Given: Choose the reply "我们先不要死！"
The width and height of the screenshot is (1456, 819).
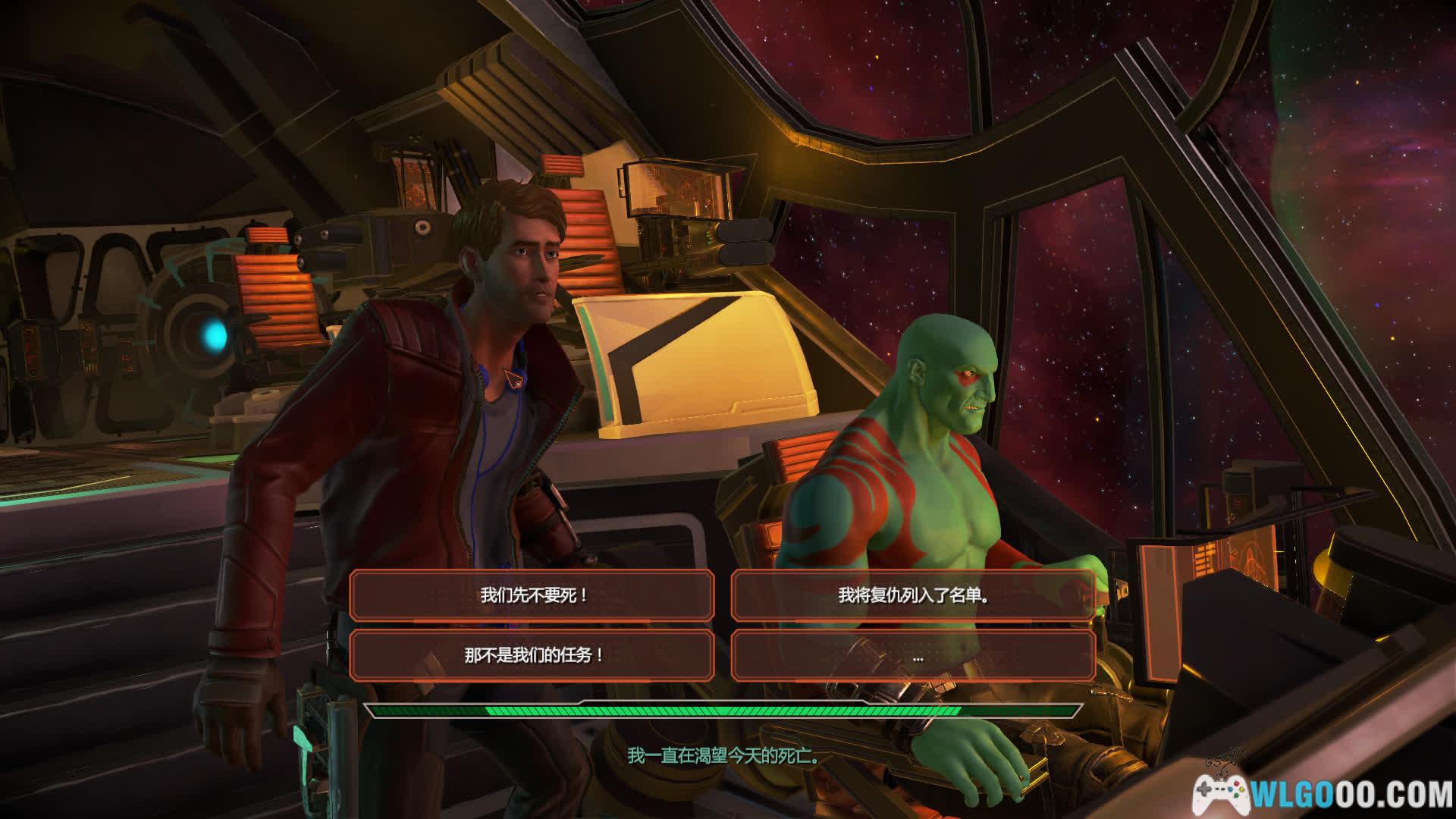Looking at the screenshot, I should (532, 595).
